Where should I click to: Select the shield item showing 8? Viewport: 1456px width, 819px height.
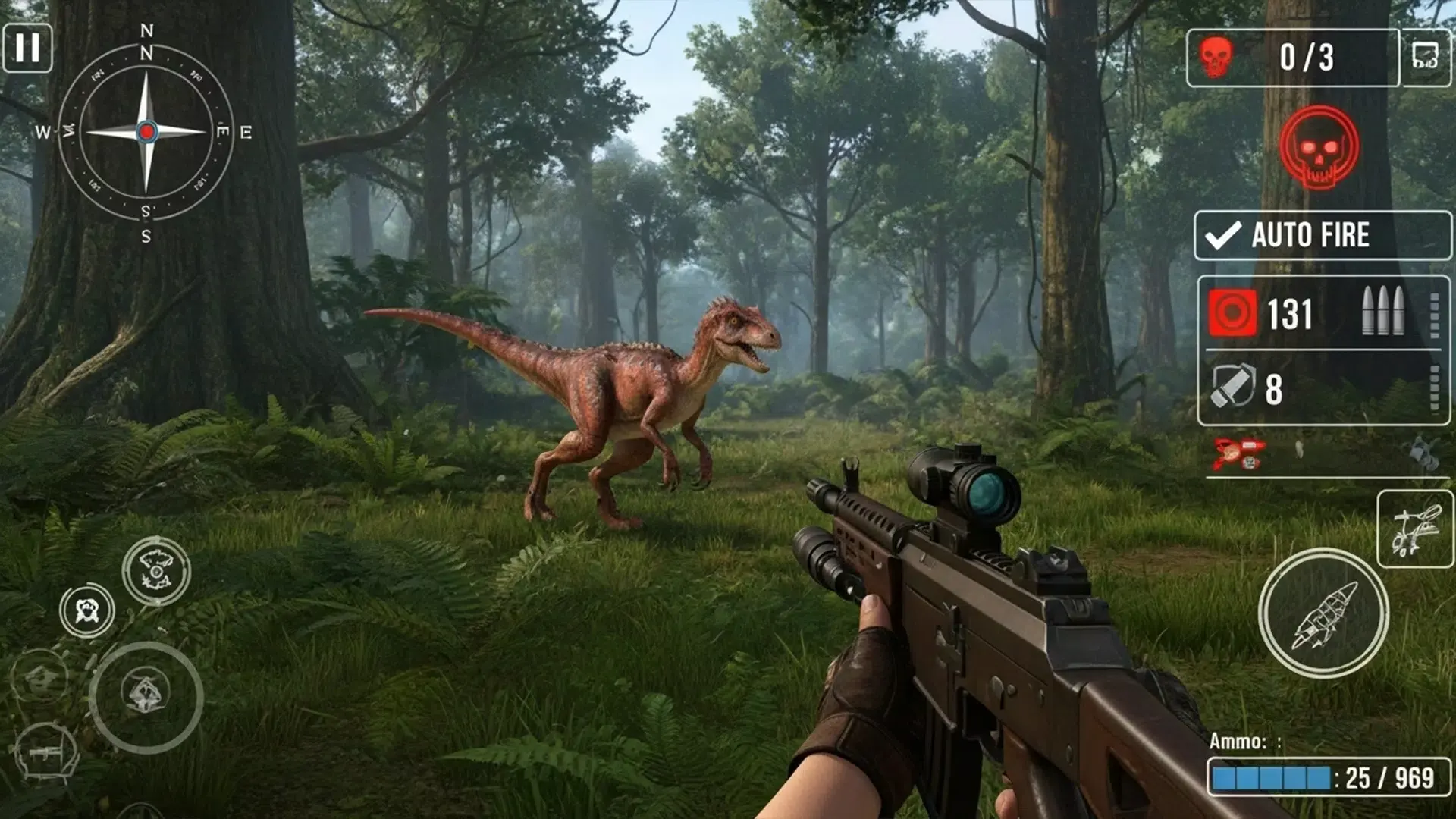pyautogui.click(x=1232, y=387)
